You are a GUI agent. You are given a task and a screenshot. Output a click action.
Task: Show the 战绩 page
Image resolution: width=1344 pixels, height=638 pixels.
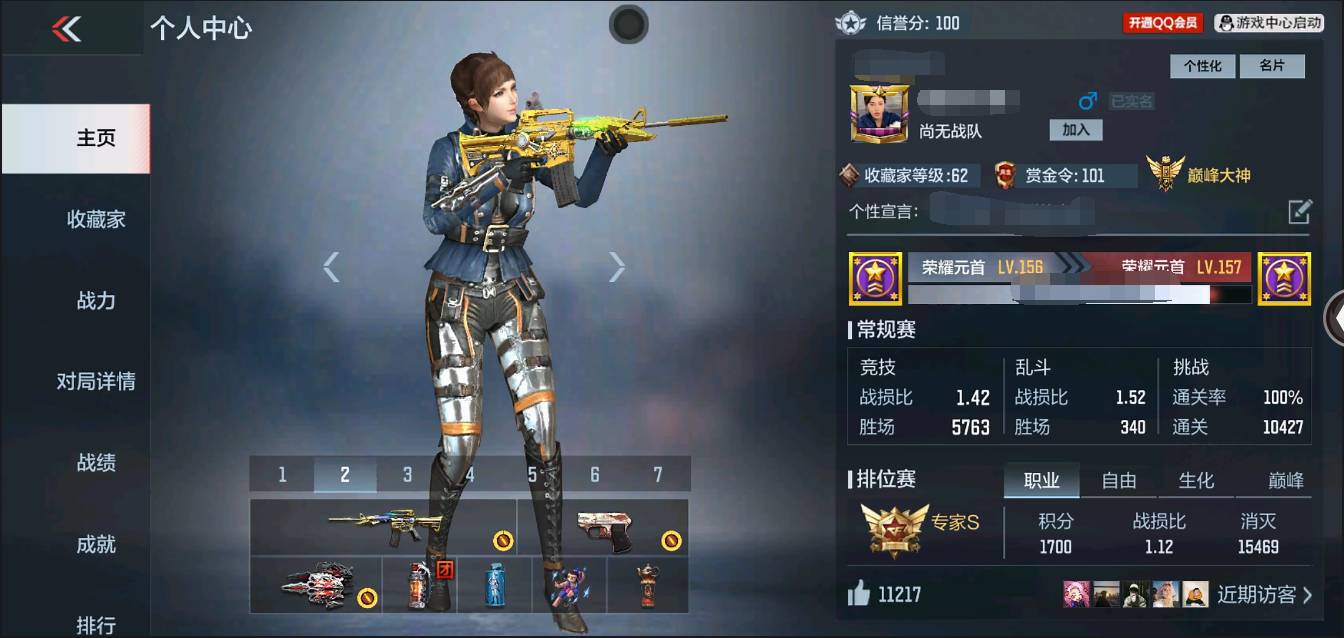(96, 462)
